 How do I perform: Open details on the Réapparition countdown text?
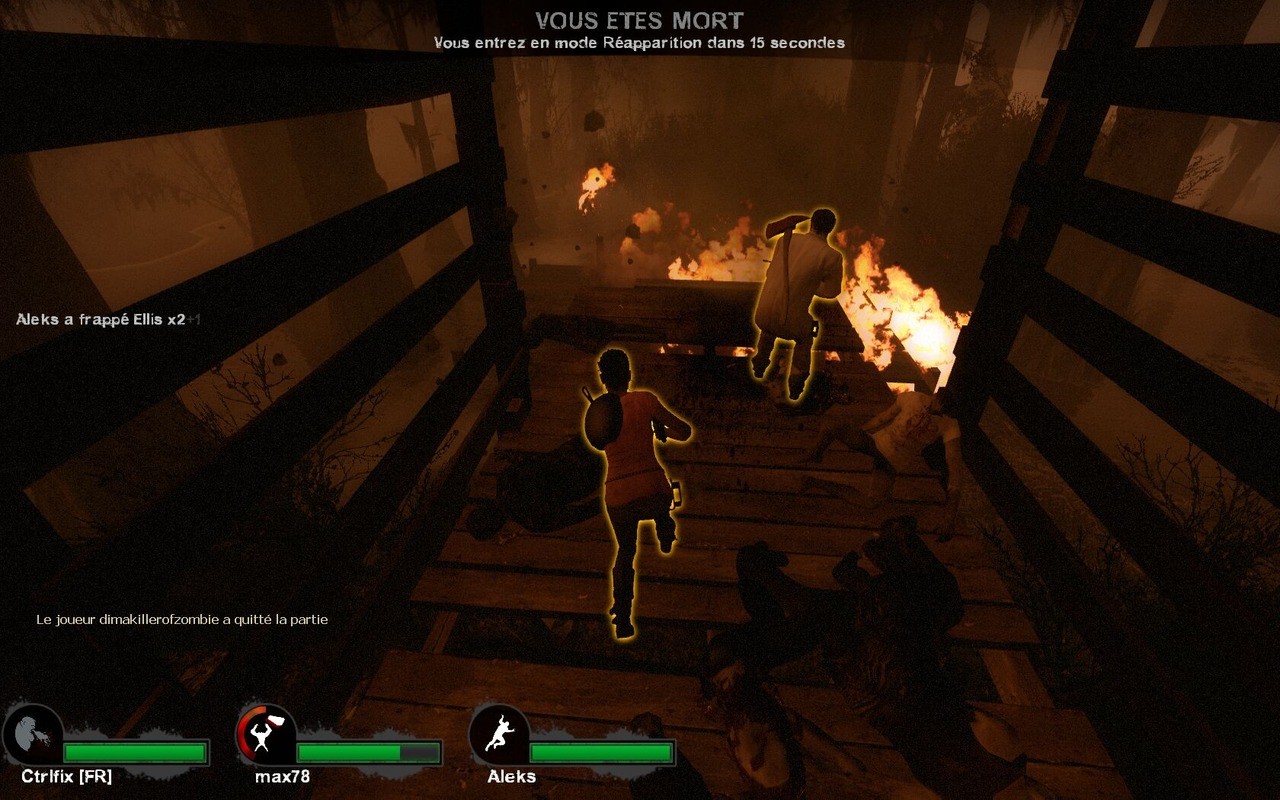(x=639, y=43)
